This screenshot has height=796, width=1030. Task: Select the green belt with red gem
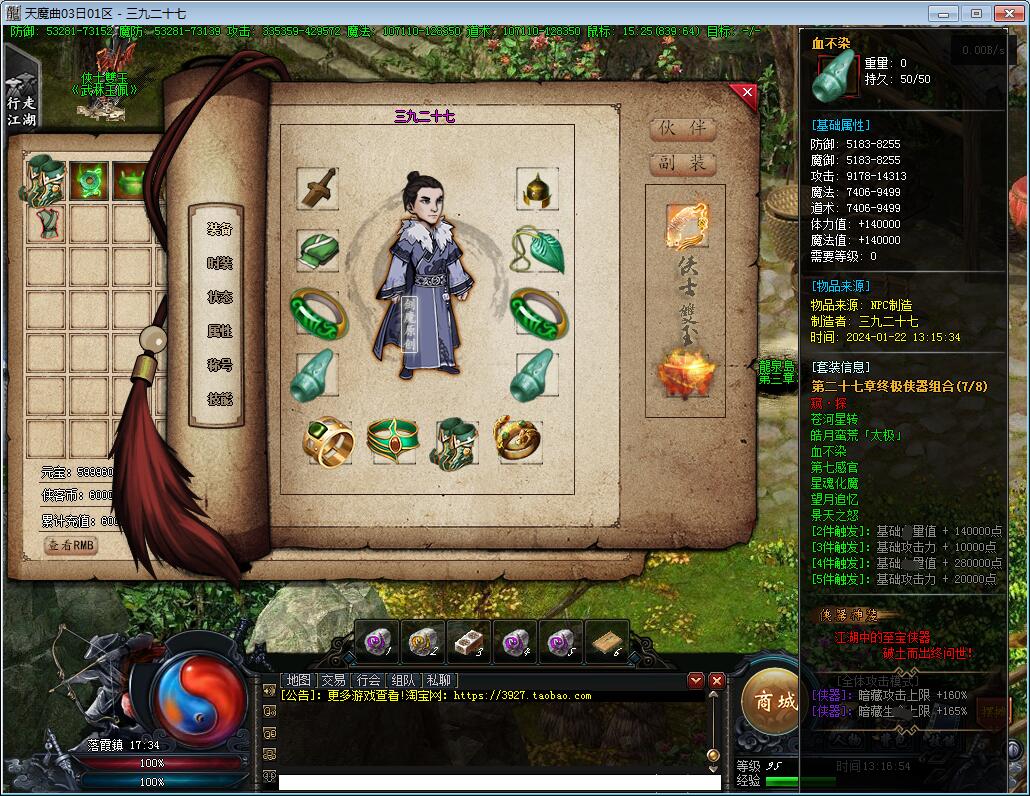tap(391, 440)
